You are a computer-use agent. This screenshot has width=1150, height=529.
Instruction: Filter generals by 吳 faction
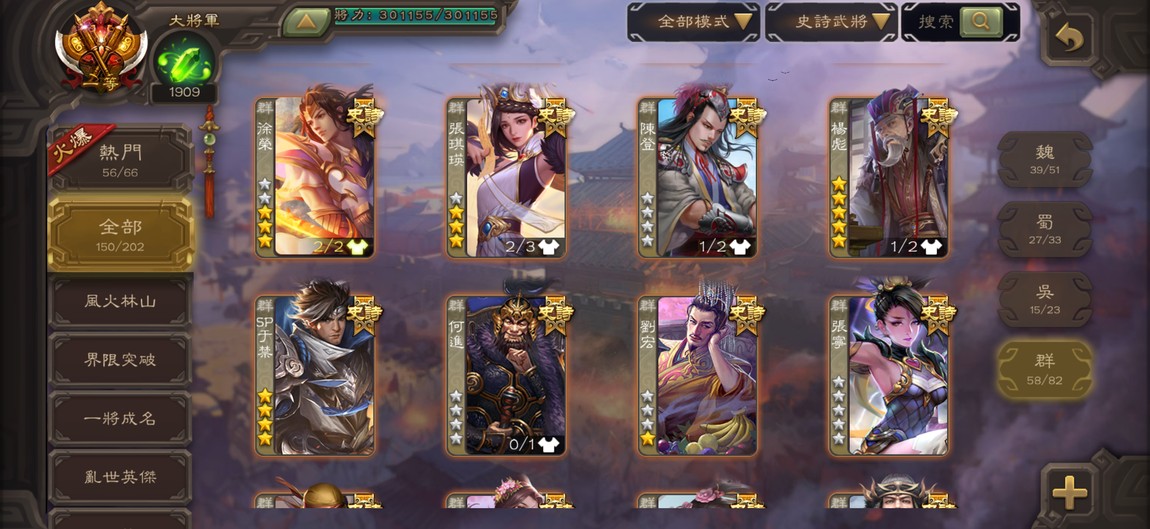click(1045, 299)
